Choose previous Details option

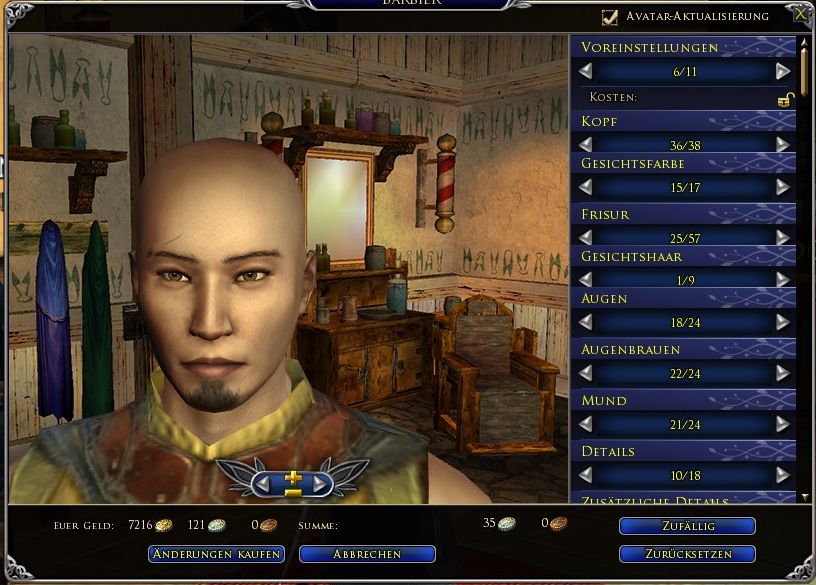pos(586,475)
